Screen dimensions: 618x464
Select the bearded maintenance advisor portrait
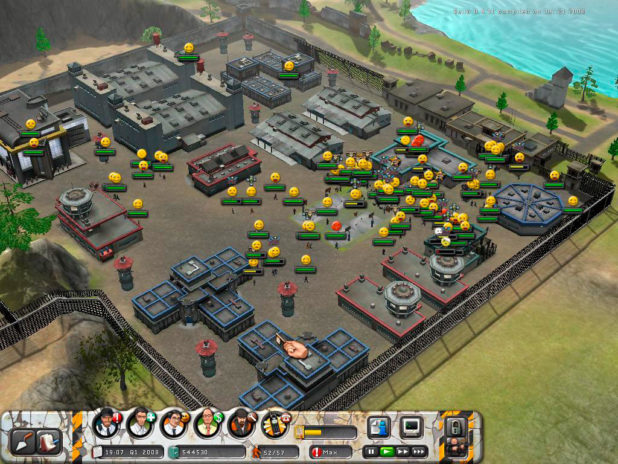241,424
